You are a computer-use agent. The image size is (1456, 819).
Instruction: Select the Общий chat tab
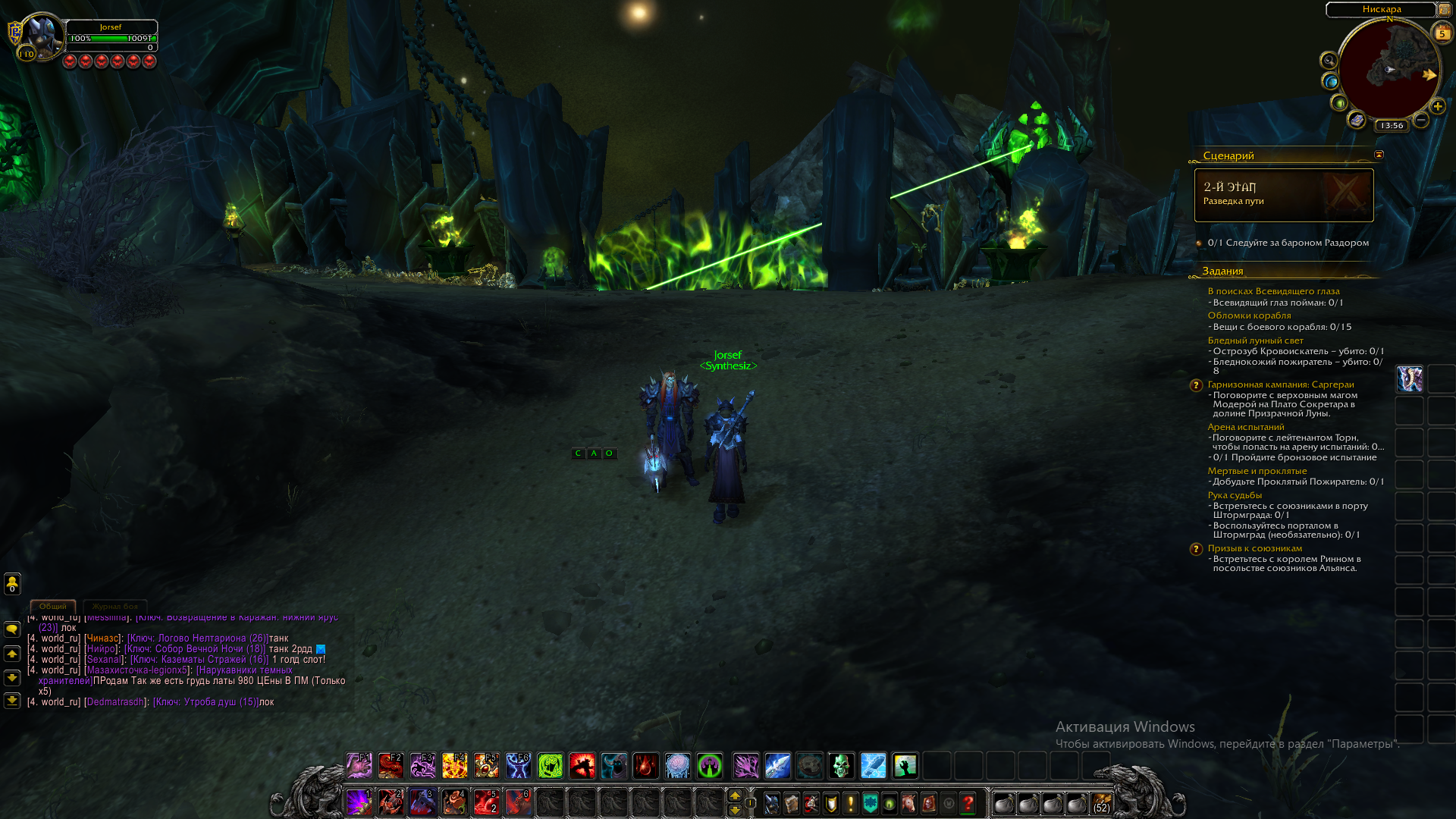[x=53, y=607]
